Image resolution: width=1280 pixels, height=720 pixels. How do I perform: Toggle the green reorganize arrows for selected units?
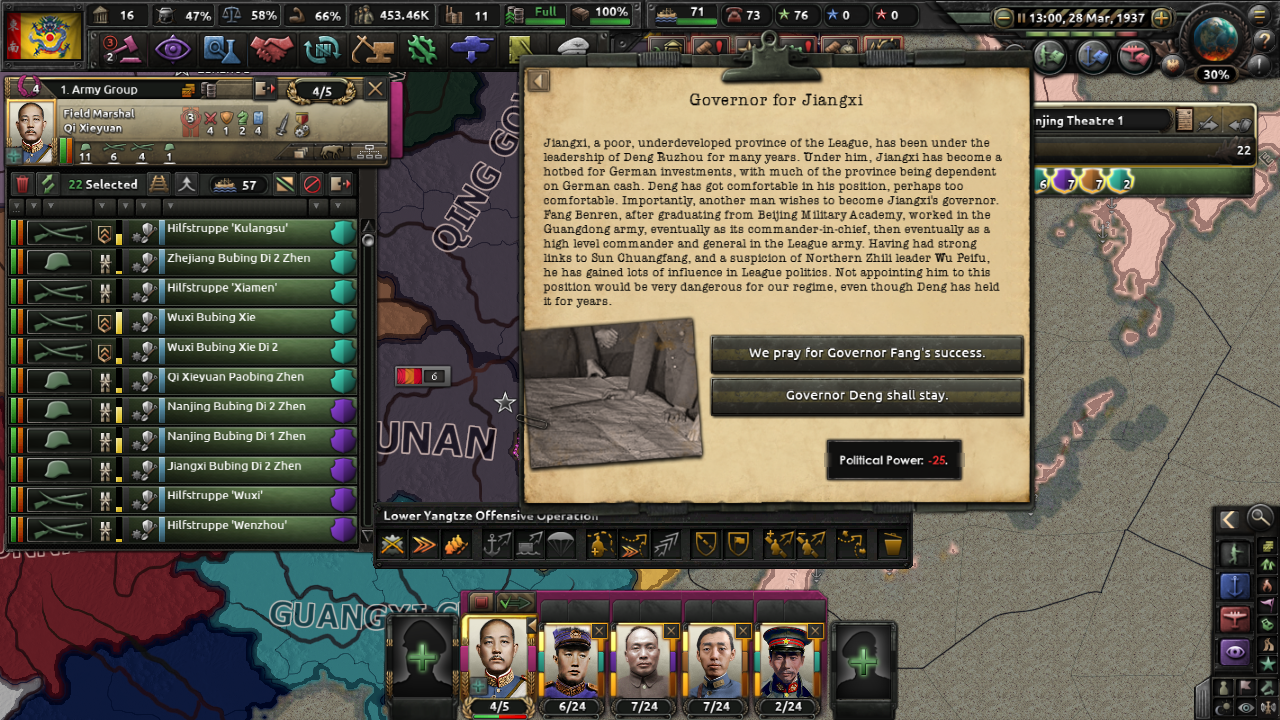point(47,184)
